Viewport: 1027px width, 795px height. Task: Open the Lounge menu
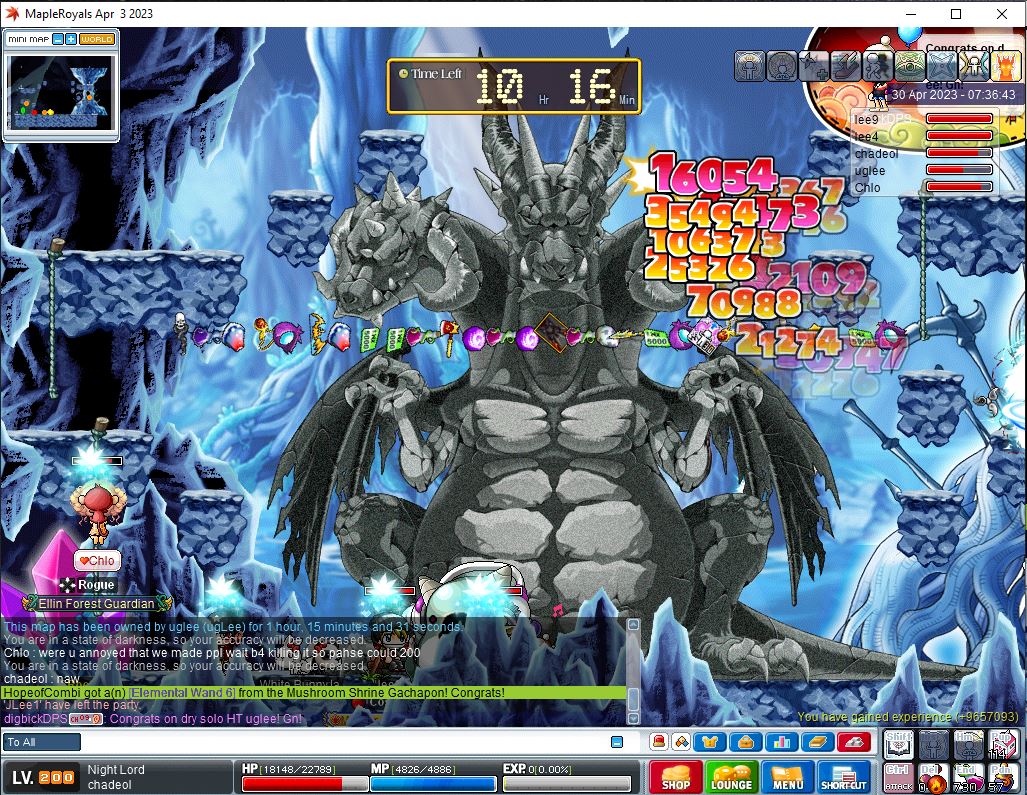pyautogui.click(x=731, y=777)
